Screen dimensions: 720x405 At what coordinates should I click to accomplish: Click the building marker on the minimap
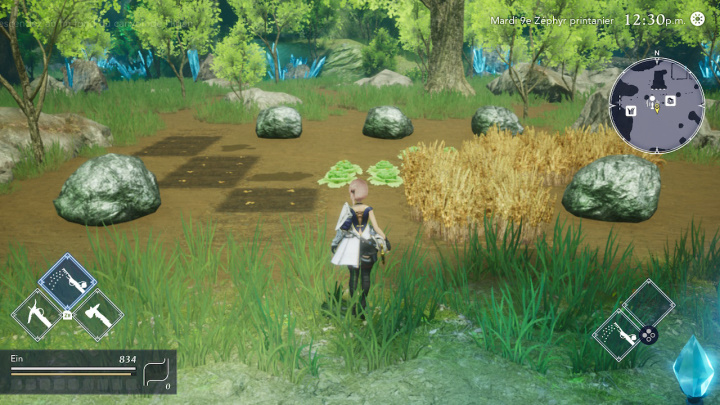pyautogui.click(x=671, y=100)
